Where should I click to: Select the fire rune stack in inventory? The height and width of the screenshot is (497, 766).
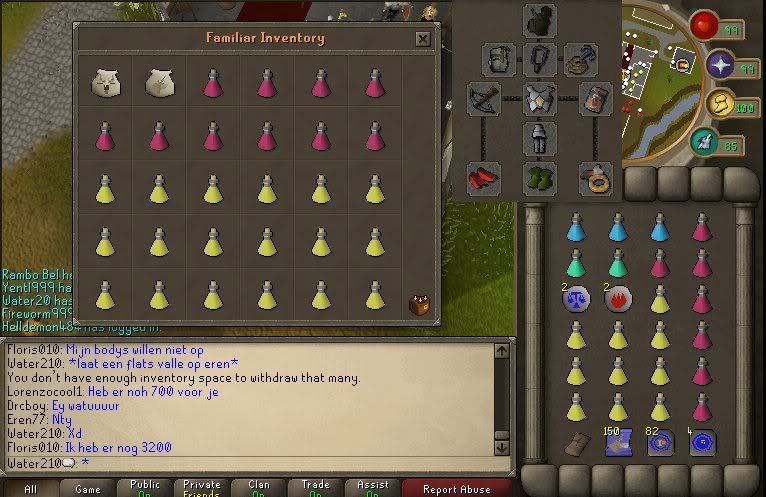(x=617, y=301)
